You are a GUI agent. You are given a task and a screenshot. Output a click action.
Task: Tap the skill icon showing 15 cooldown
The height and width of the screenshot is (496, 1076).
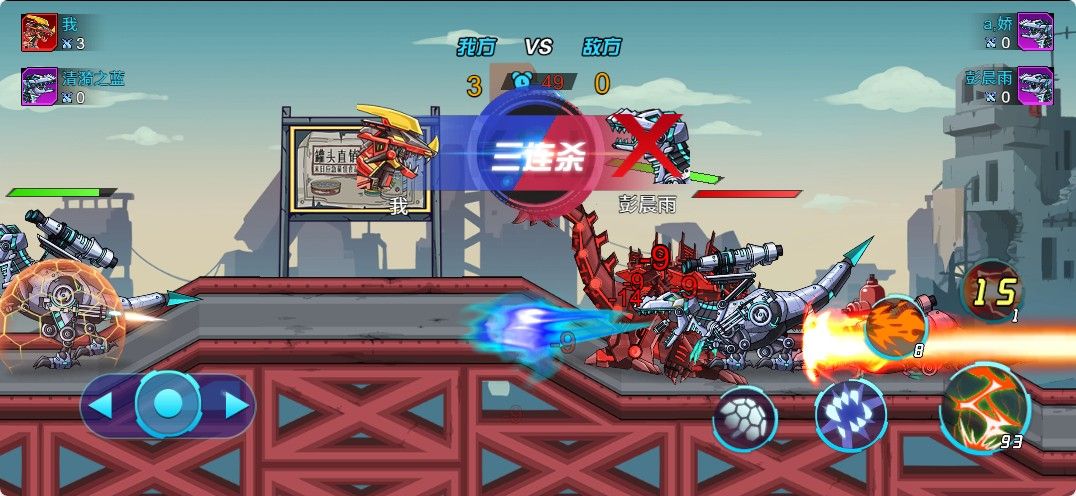coord(991,292)
